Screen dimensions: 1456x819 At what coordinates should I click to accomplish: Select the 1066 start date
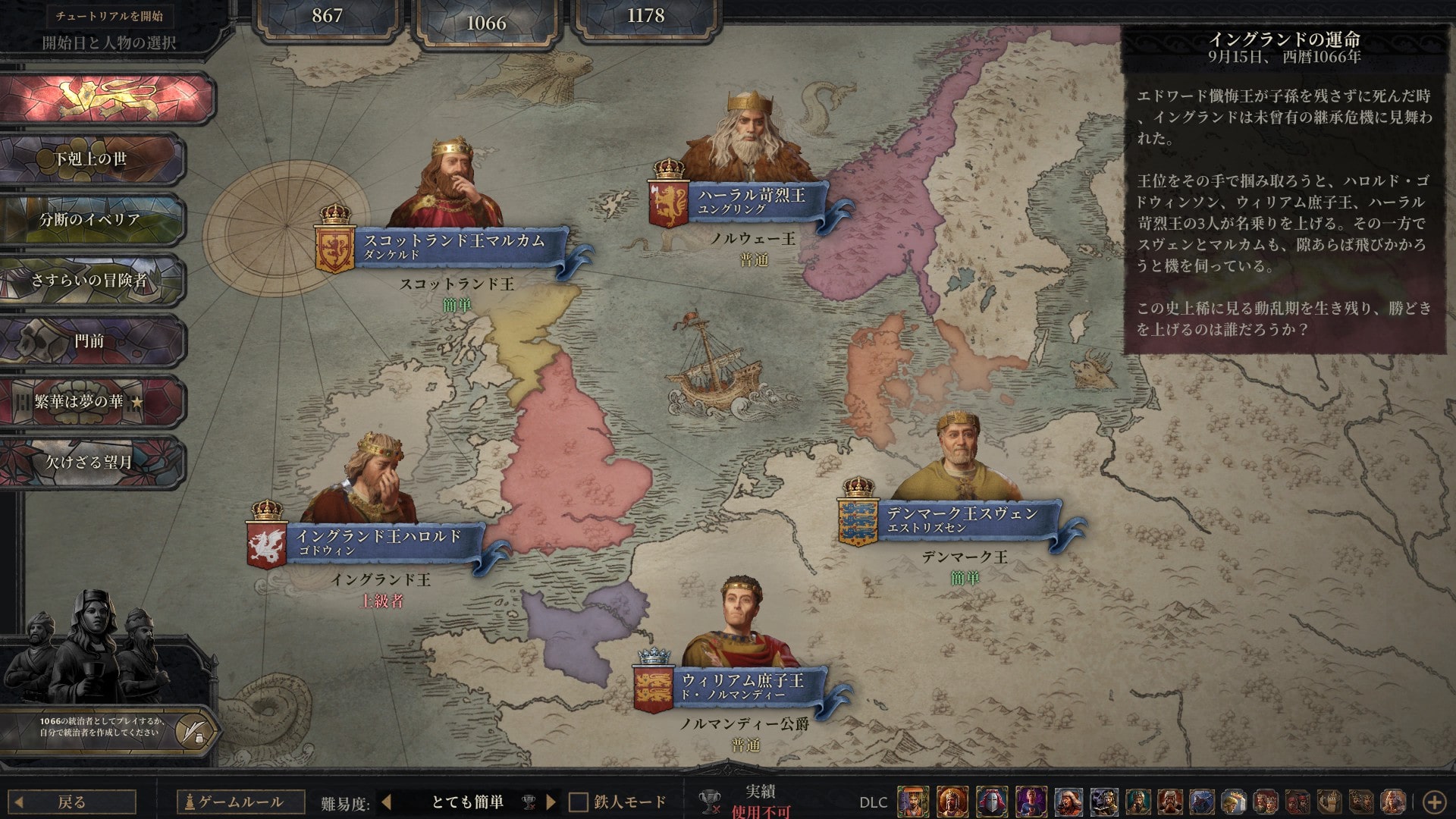pos(486,23)
